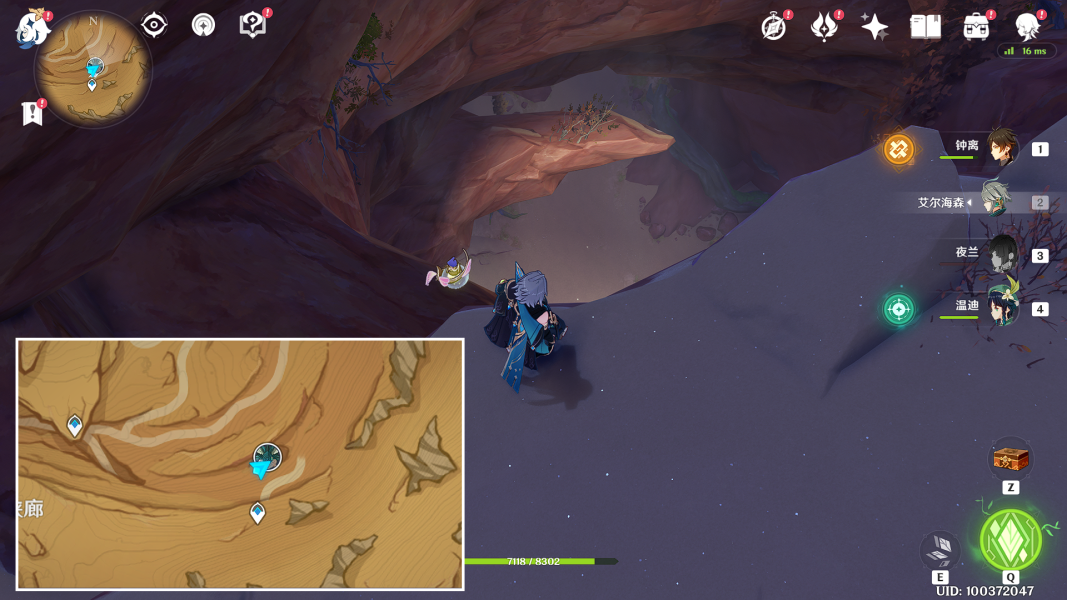
Task: Switch to party member 温迪
Action: point(1000,307)
